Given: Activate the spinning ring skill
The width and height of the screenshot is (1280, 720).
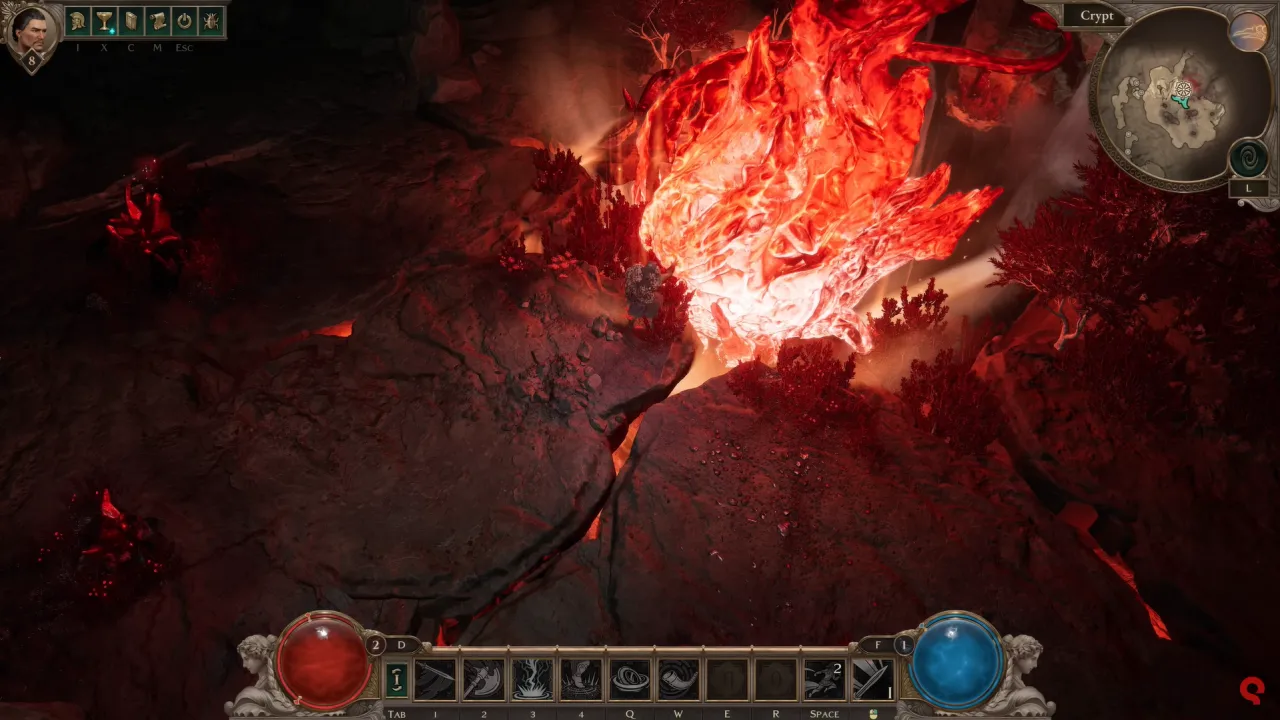Looking at the screenshot, I should pos(630,679).
